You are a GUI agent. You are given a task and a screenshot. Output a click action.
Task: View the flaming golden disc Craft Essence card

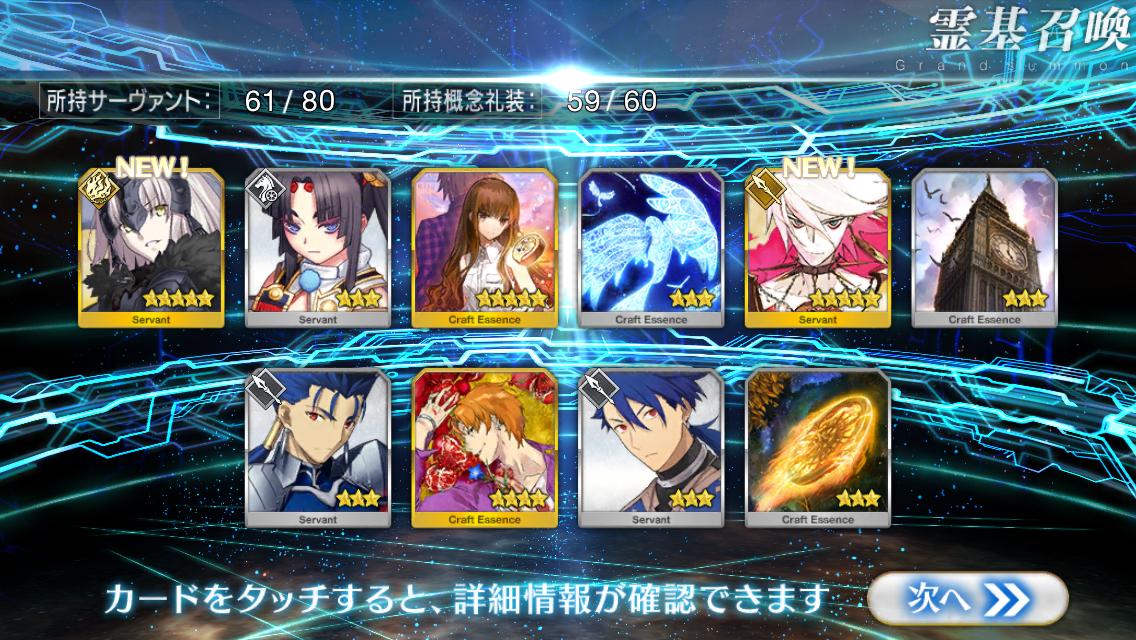click(x=817, y=447)
